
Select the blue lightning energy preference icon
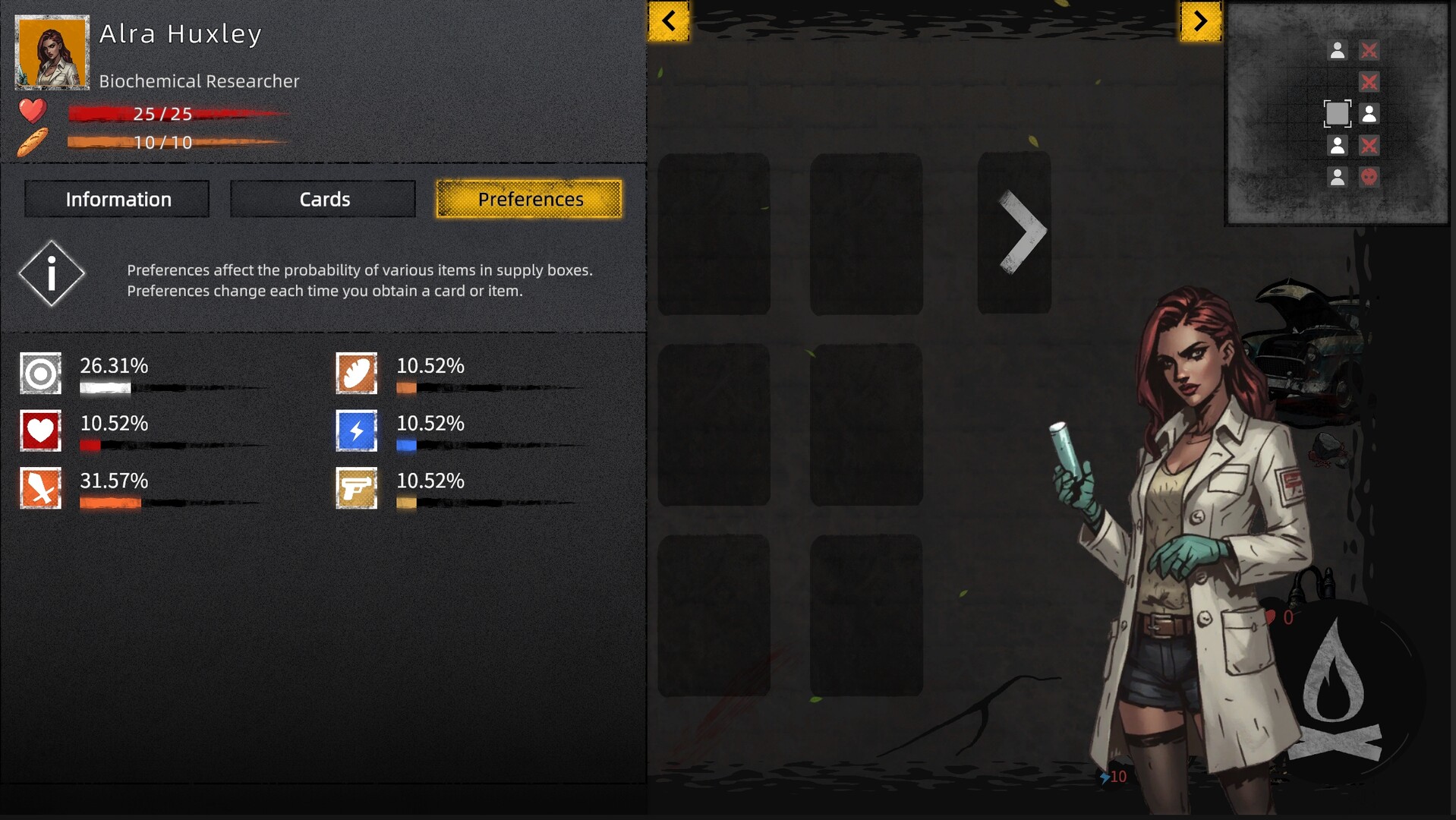[x=355, y=430]
